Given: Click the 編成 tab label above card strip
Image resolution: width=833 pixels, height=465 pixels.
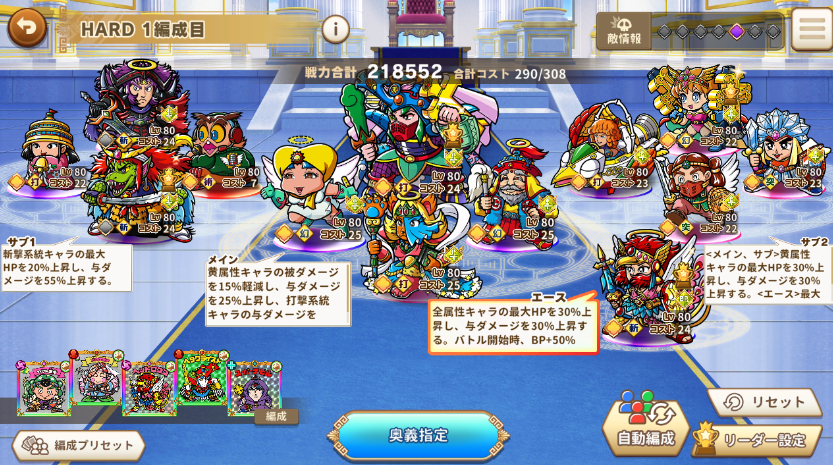Looking at the screenshot, I should tap(276, 416).
